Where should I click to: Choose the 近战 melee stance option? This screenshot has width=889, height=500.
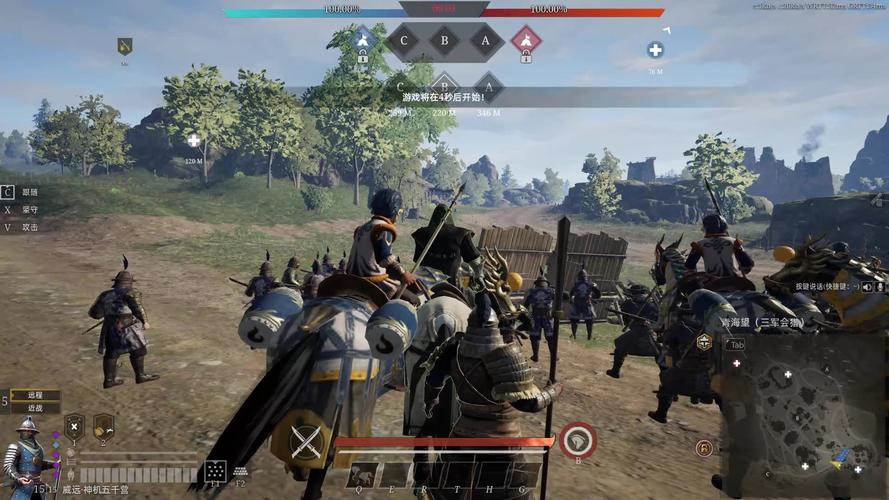click(35, 408)
